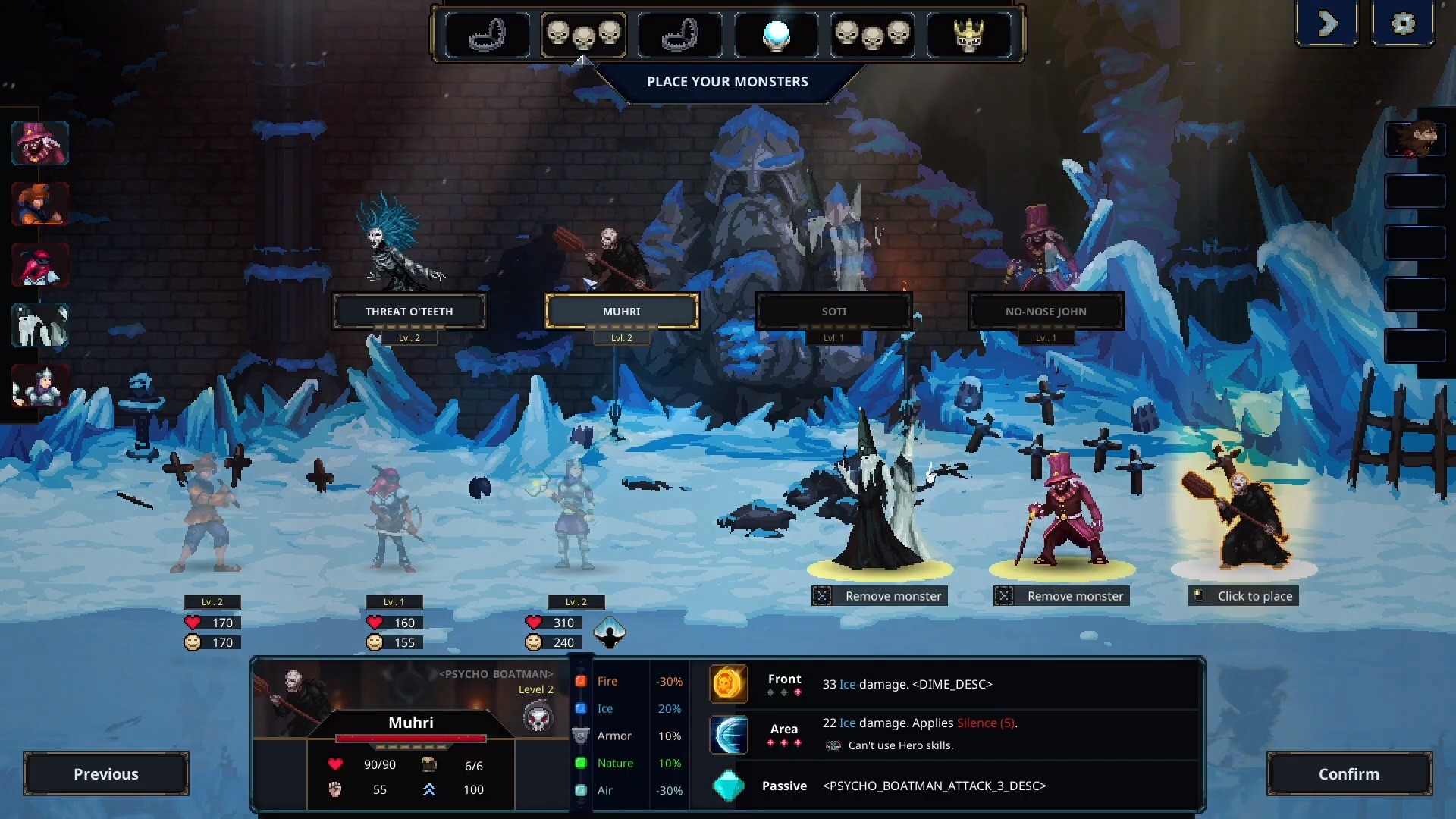Select the crowned skull boss stage
The width and height of the screenshot is (1456, 819).
pyautogui.click(x=968, y=35)
